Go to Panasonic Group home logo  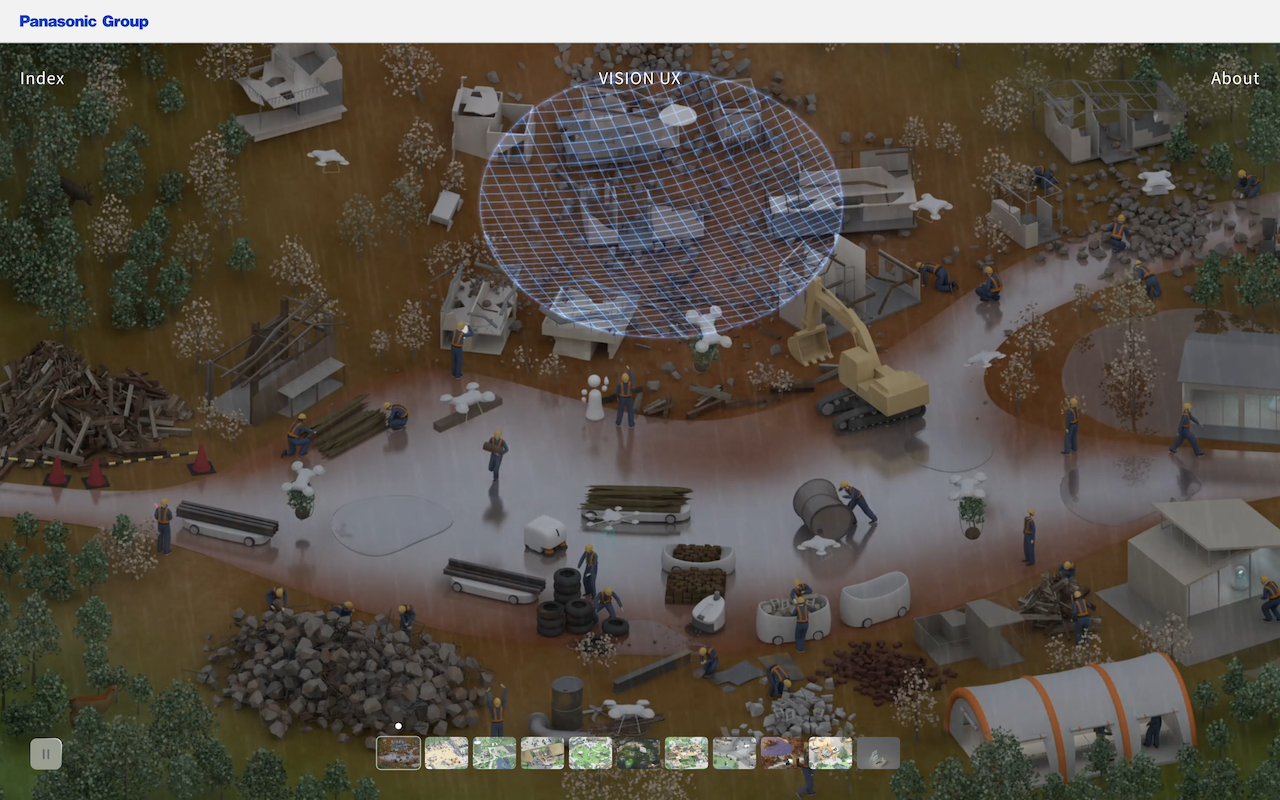pos(84,21)
